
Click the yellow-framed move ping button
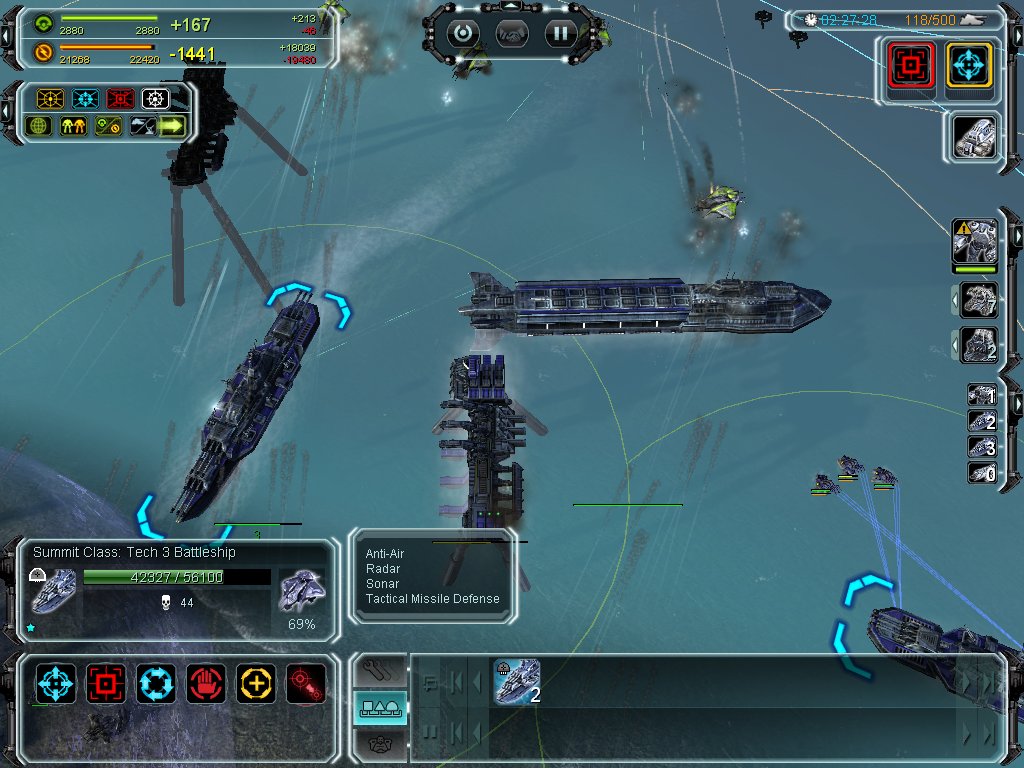969,65
